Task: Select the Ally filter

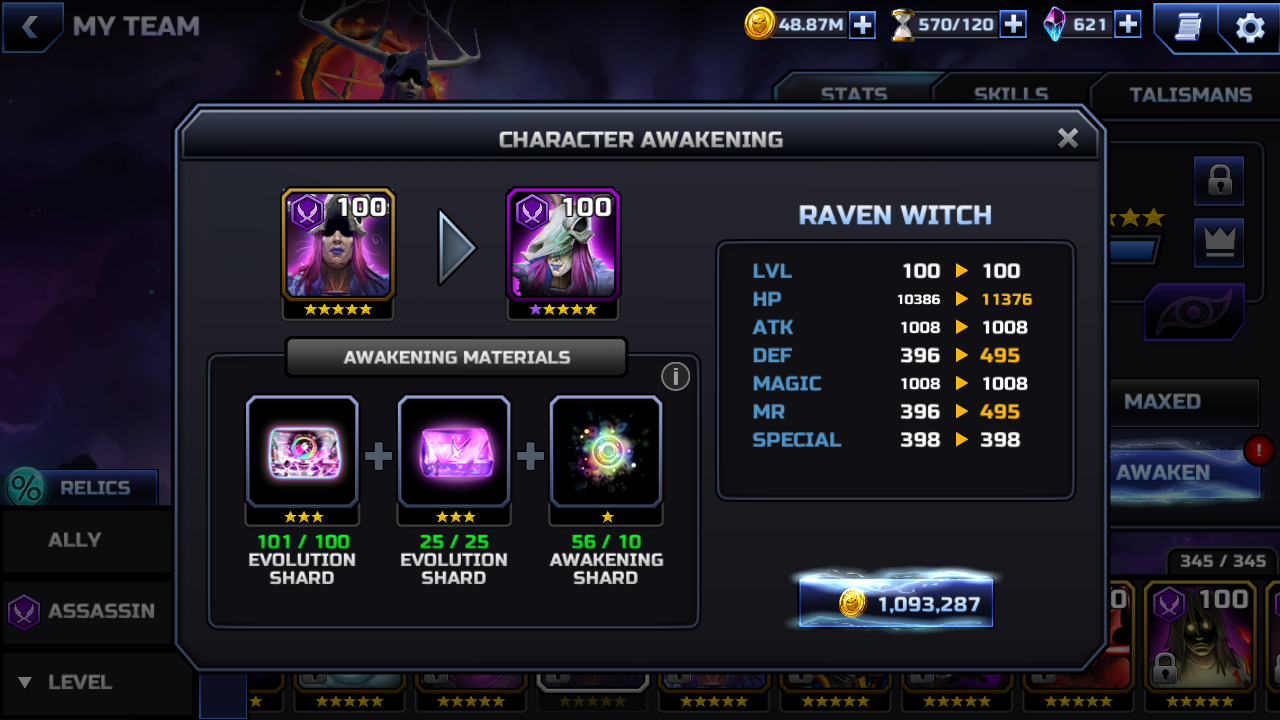Action: click(x=75, y=540)
